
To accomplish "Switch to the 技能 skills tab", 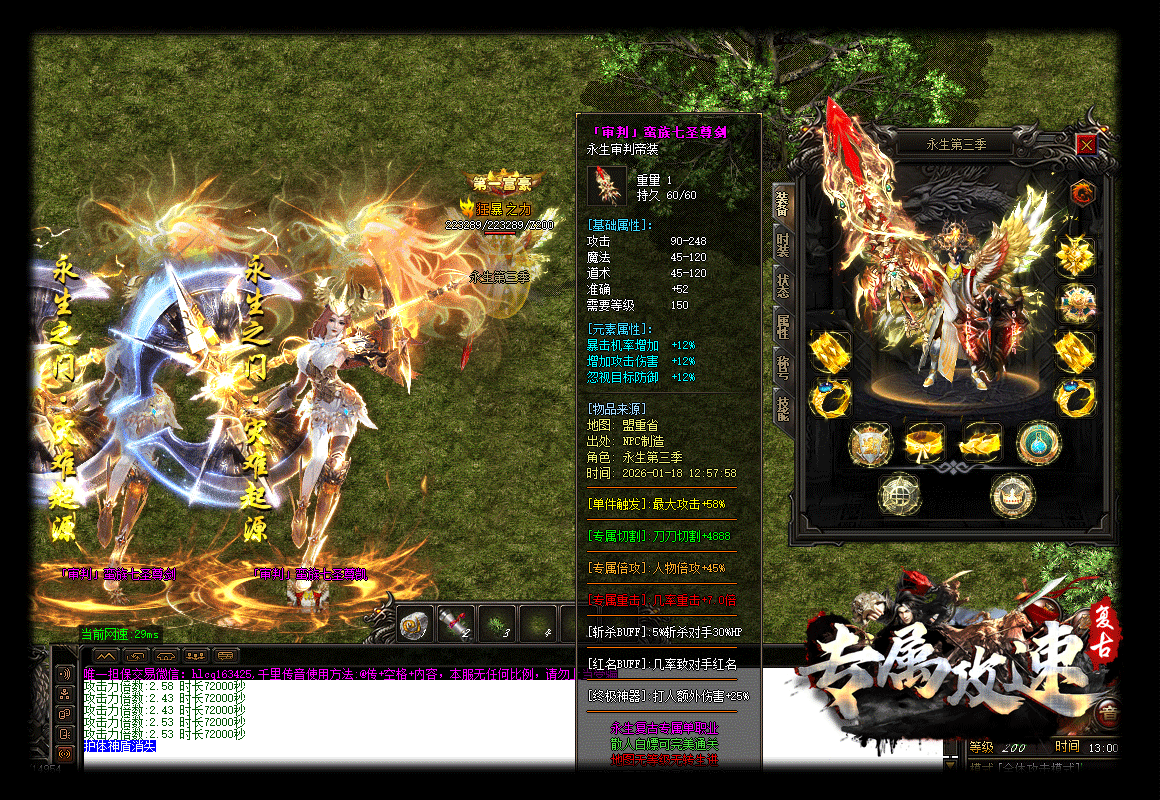I will tap(782, 407).
